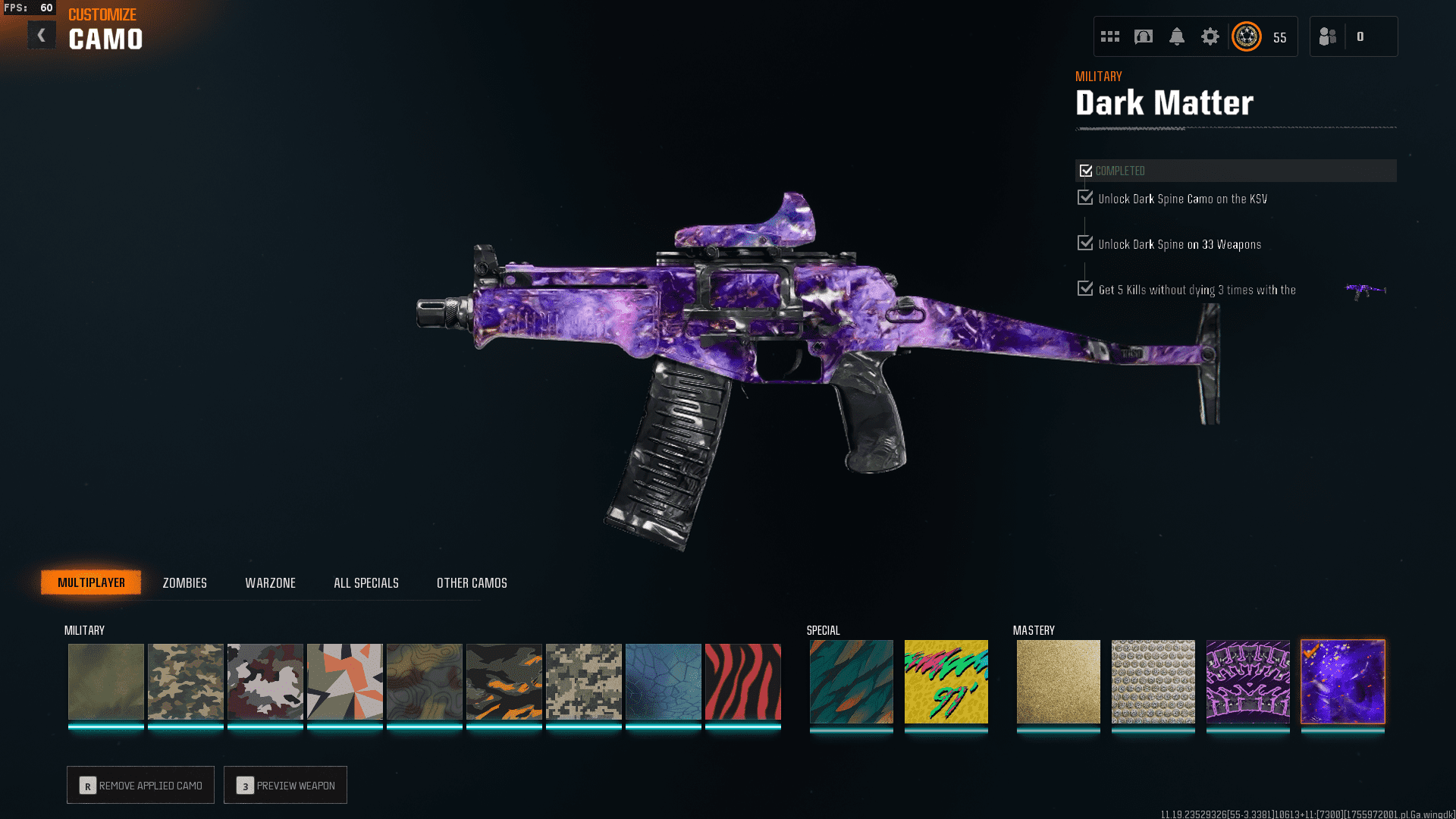Open the settings gear icon
This screenshot has height=819, width=1456.
point(1210,36)
